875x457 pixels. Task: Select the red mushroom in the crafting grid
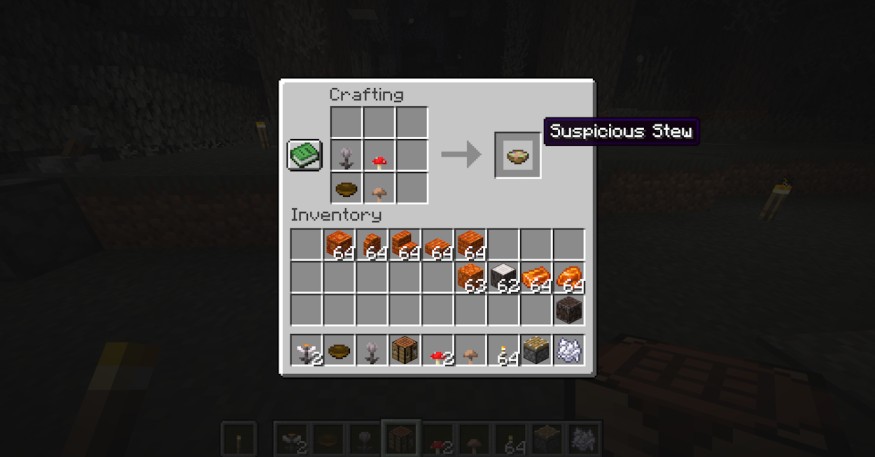(379, 155)
